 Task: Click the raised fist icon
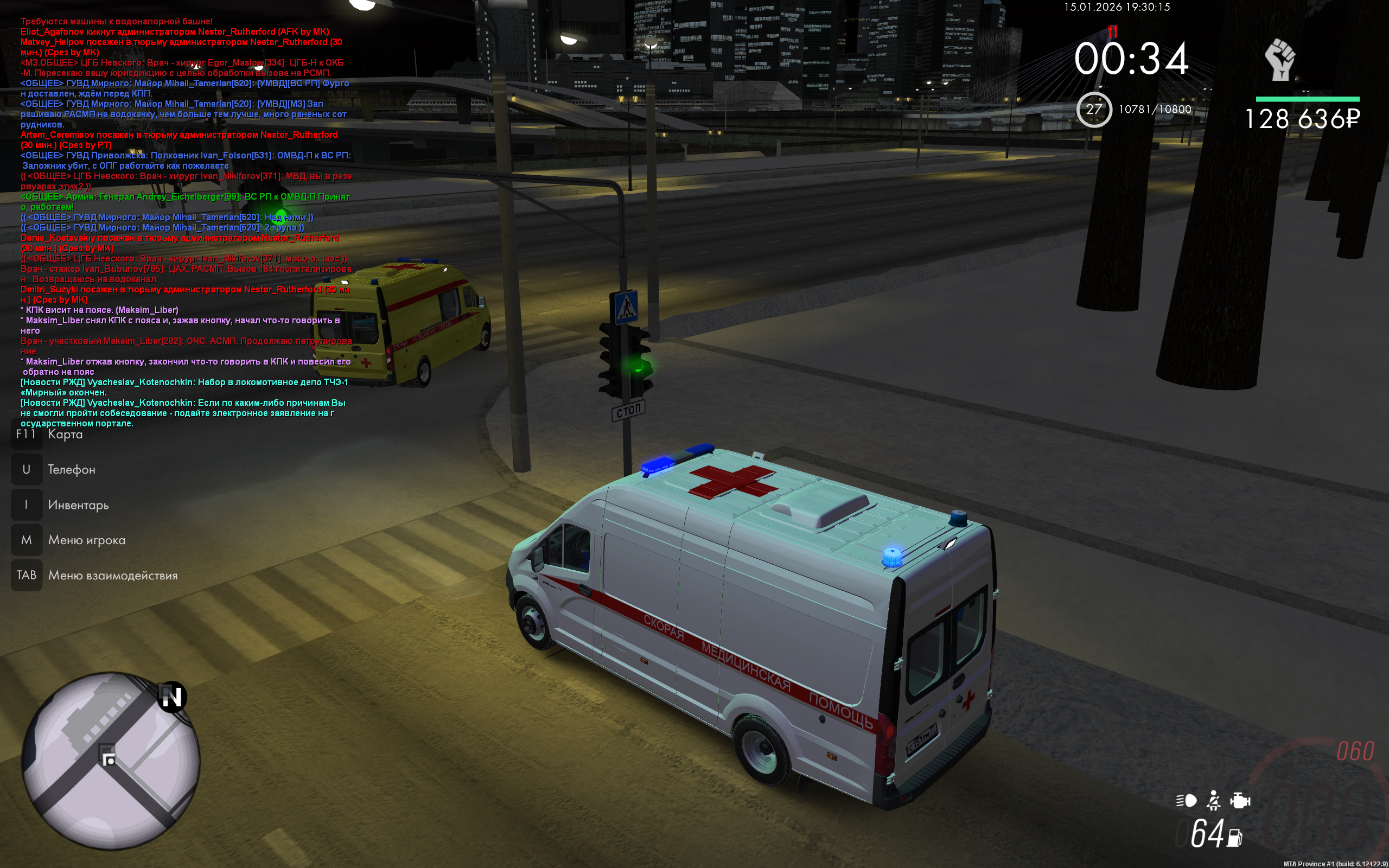[1280, 60]
